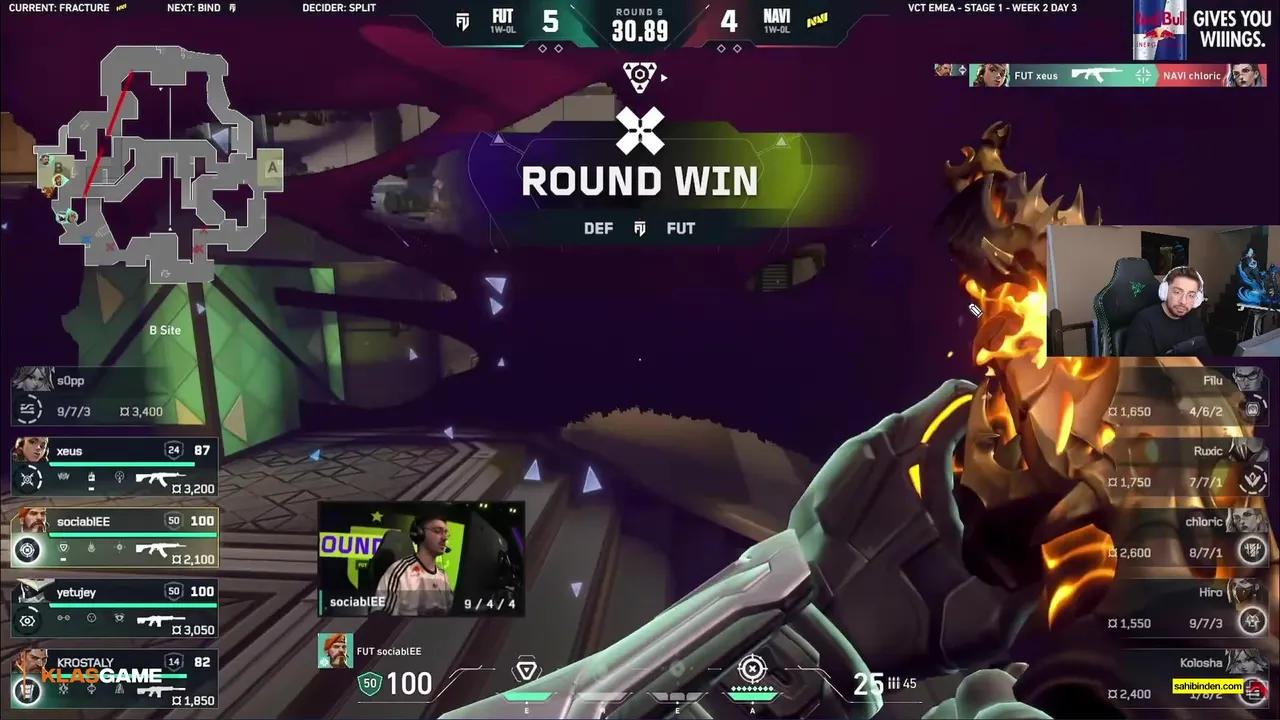Viewport: 1280px width, 720px height.
Task: Select the first ability icon in HUD
Action: coord(526,672)
